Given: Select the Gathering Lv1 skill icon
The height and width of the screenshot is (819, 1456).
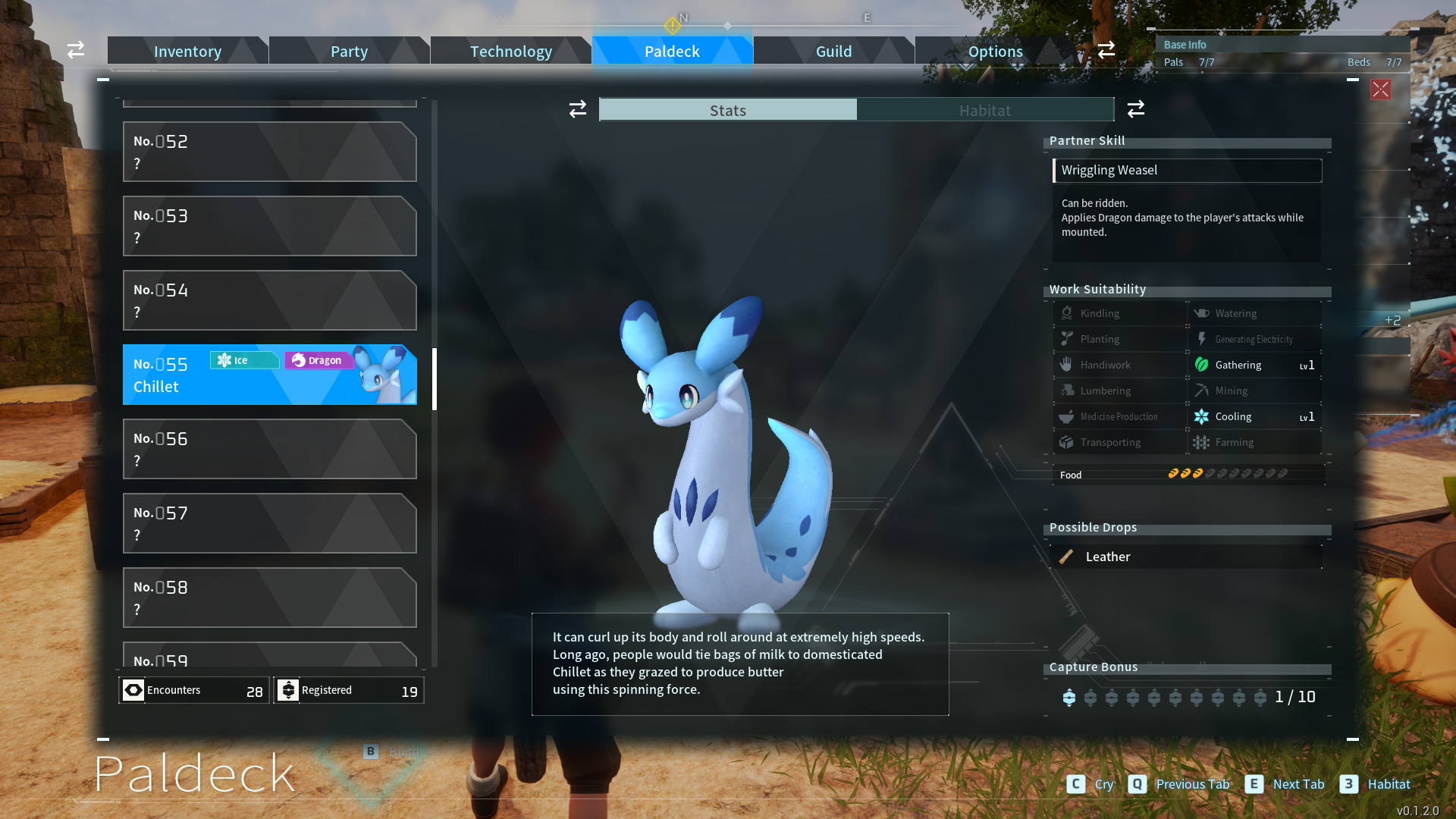Looking at the screenshot, I should 1201,365.
